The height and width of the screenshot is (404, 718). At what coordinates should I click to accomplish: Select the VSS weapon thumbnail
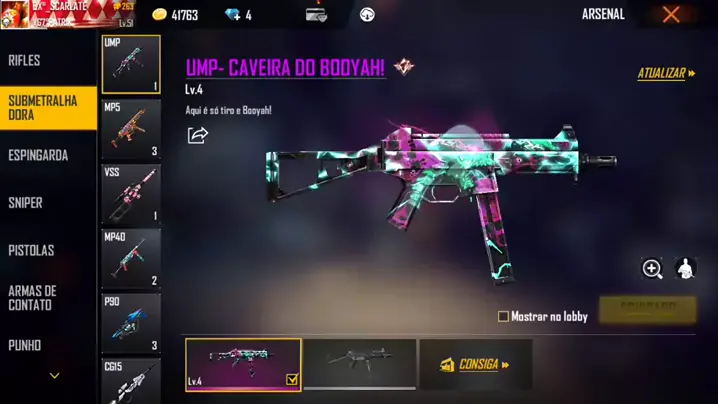131,193
